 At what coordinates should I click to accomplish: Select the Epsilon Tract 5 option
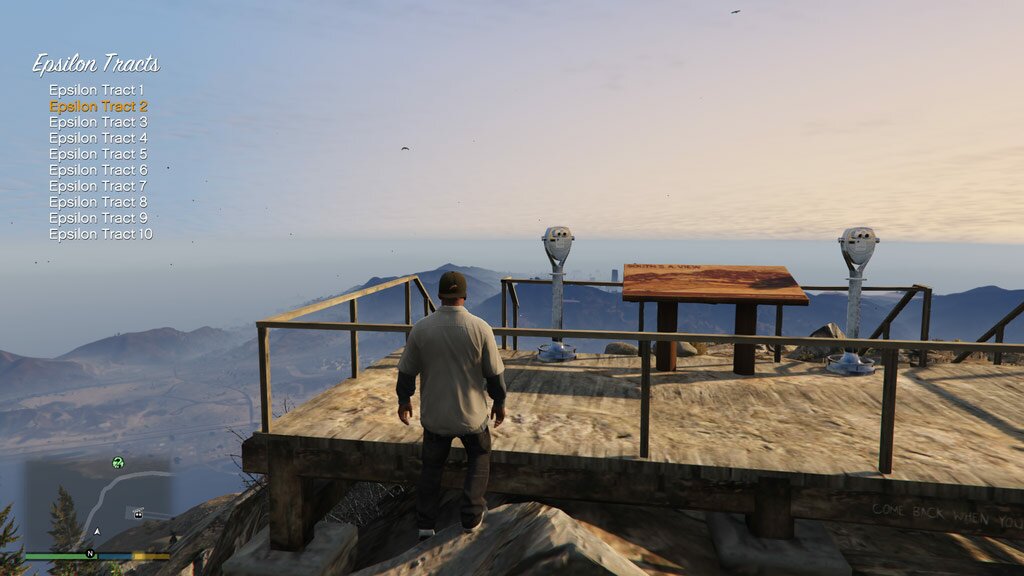coord(98,154)
